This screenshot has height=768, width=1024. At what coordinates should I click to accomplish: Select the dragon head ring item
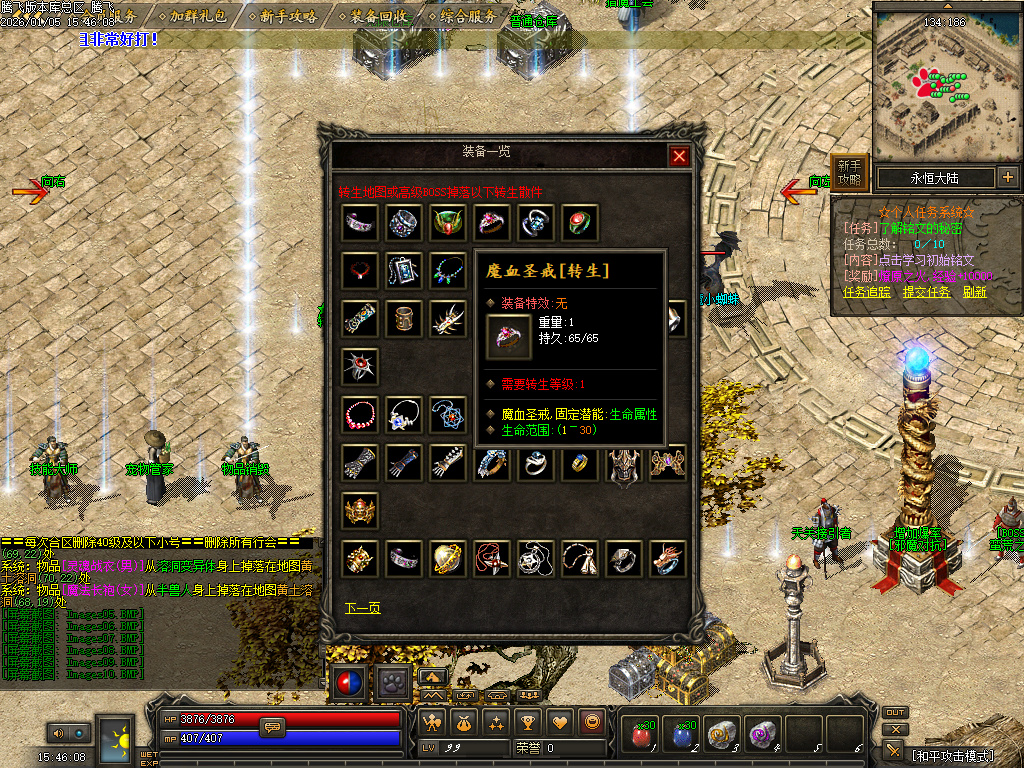pos(667,558)
